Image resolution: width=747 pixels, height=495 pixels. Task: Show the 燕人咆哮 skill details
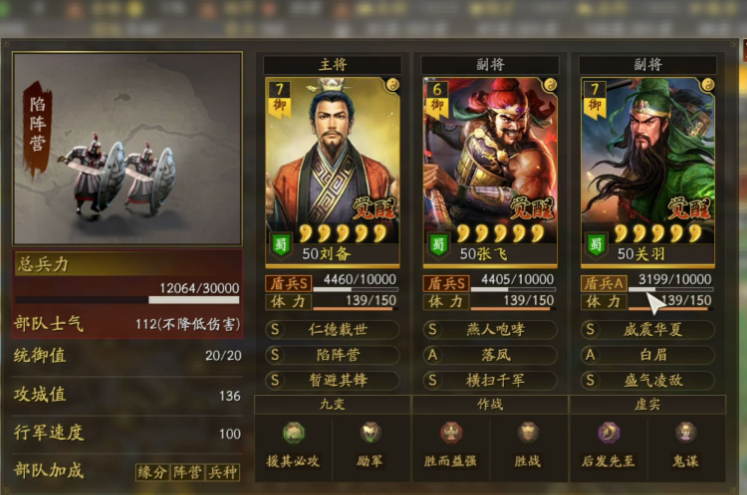[x=489, y=329]
